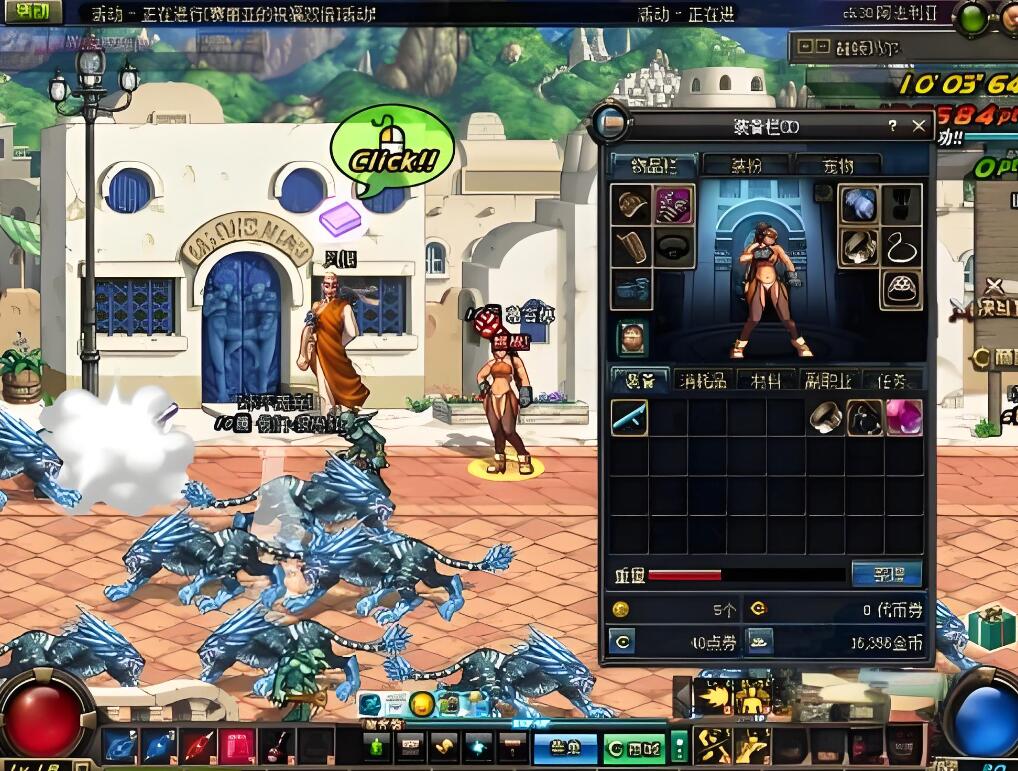Select the blue weapon in inventory
Screen dimensions: 1018x771
pyautogui.click(x=629, y=418)
